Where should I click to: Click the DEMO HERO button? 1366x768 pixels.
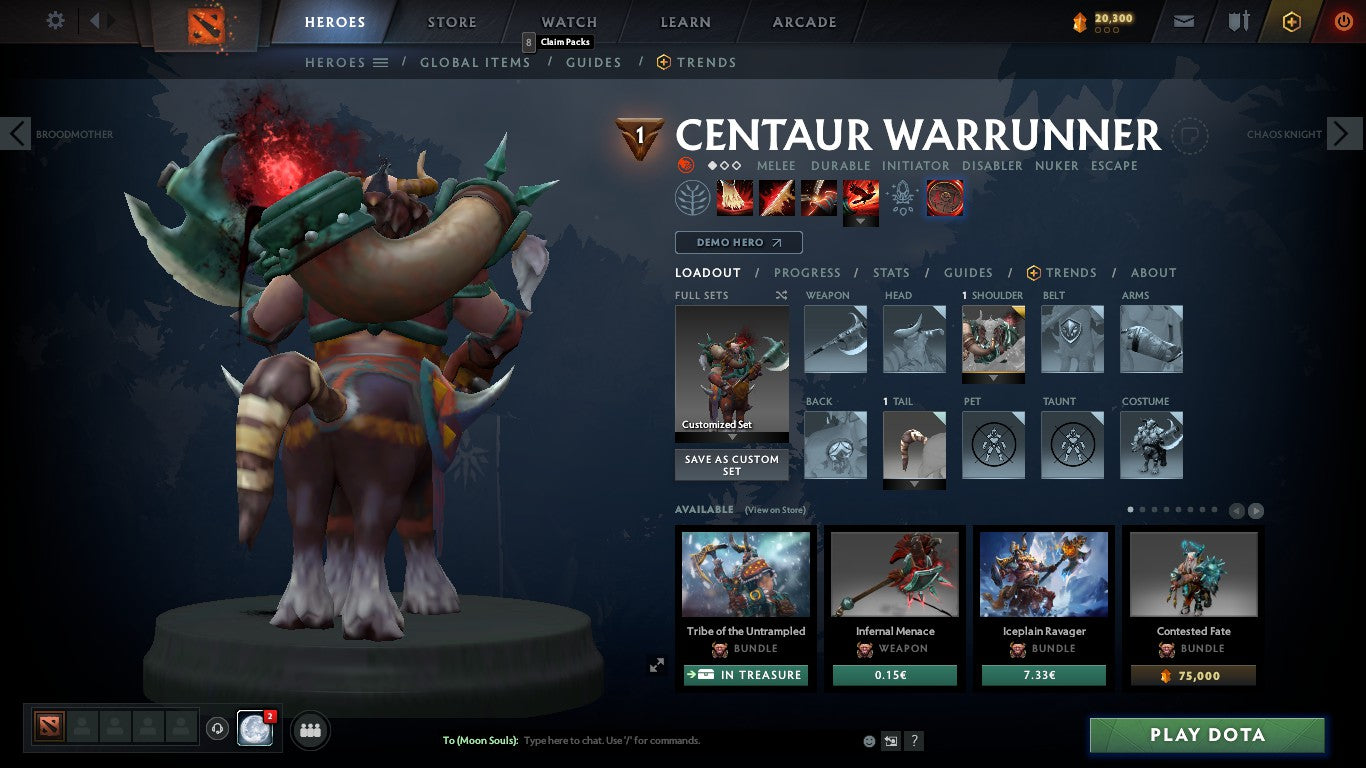(737, 242)
